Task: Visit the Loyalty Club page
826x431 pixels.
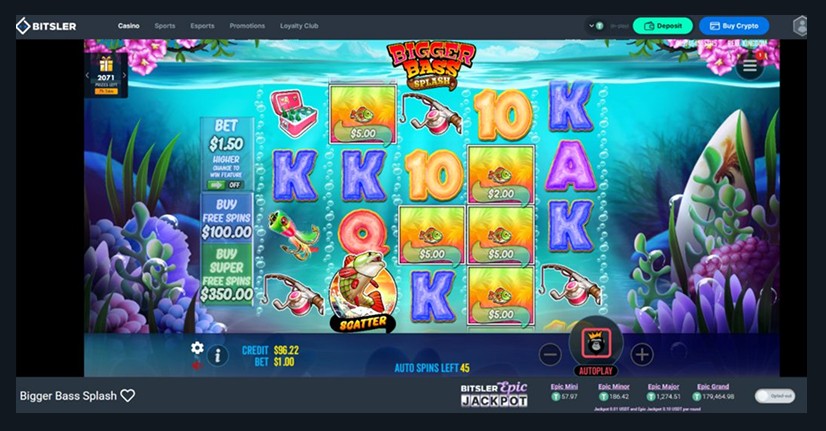Action: 299,26
